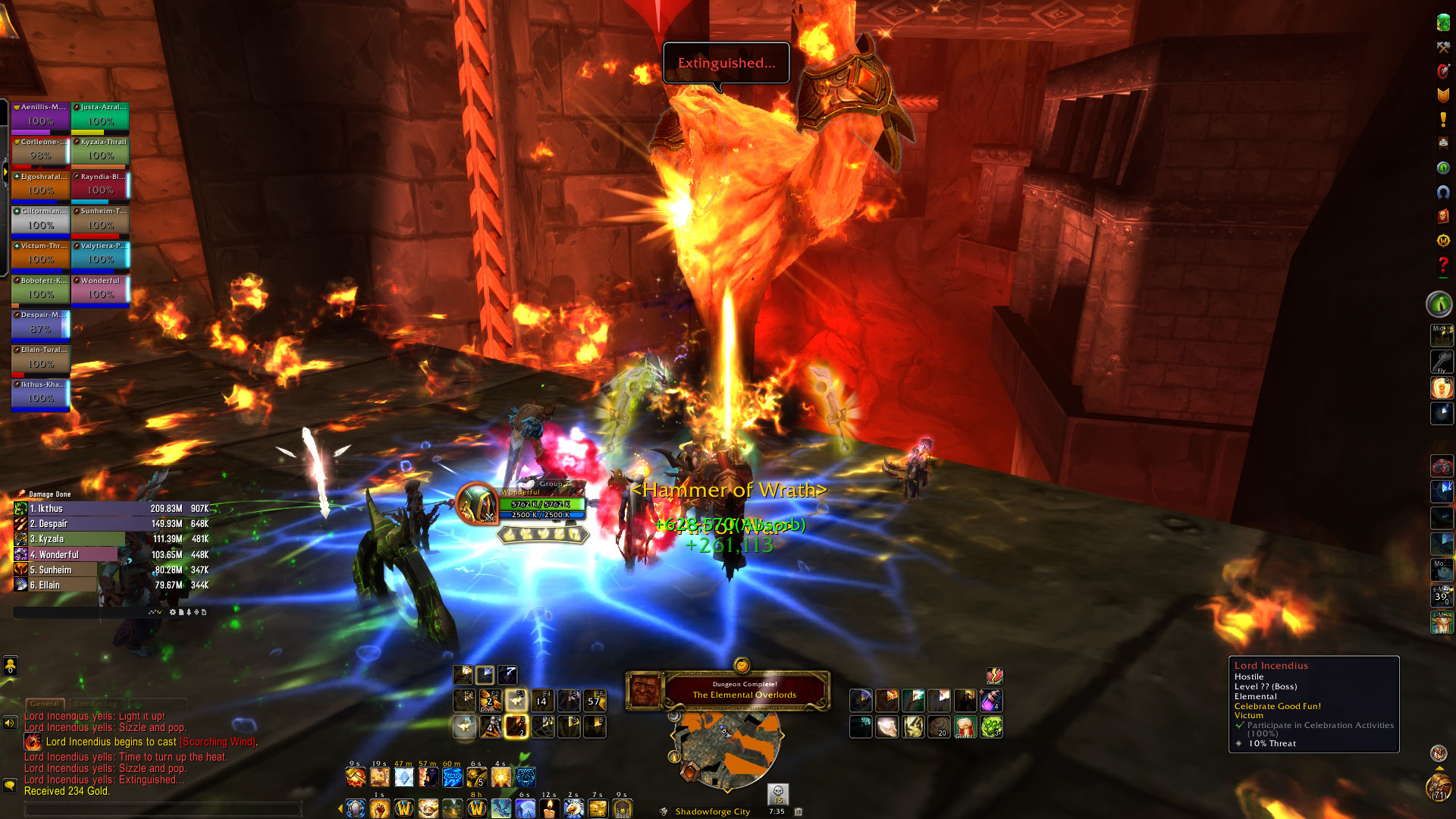Click the Wonderful player portrait frame
This screenshot has height=819, width=1456.
[477, 504]
